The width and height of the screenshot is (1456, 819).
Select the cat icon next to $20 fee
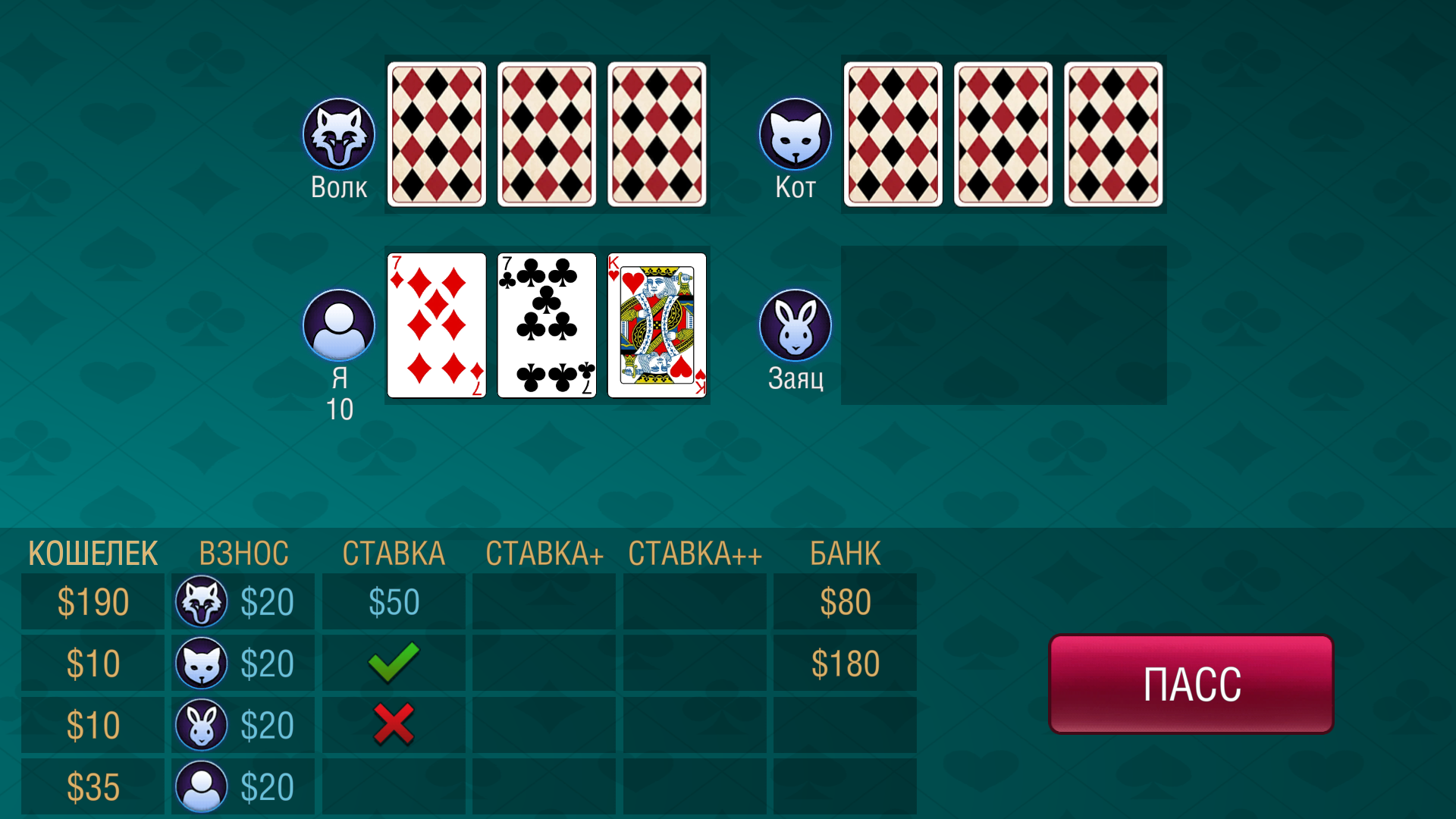point(200,664)
